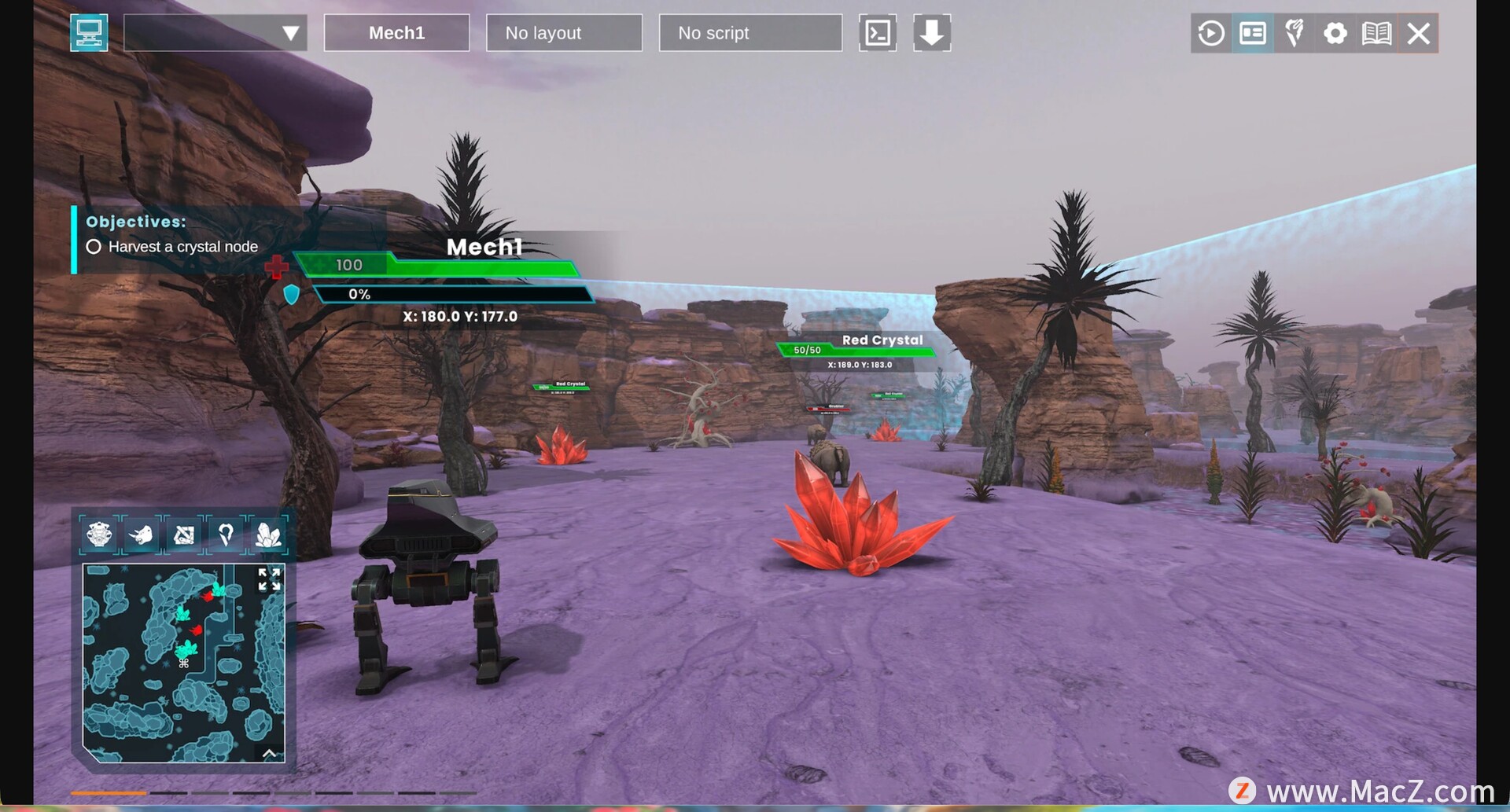This screenshot has height=812, width=1510.
Task: Click the download arrow button
Action: click(x=932, y=33)
